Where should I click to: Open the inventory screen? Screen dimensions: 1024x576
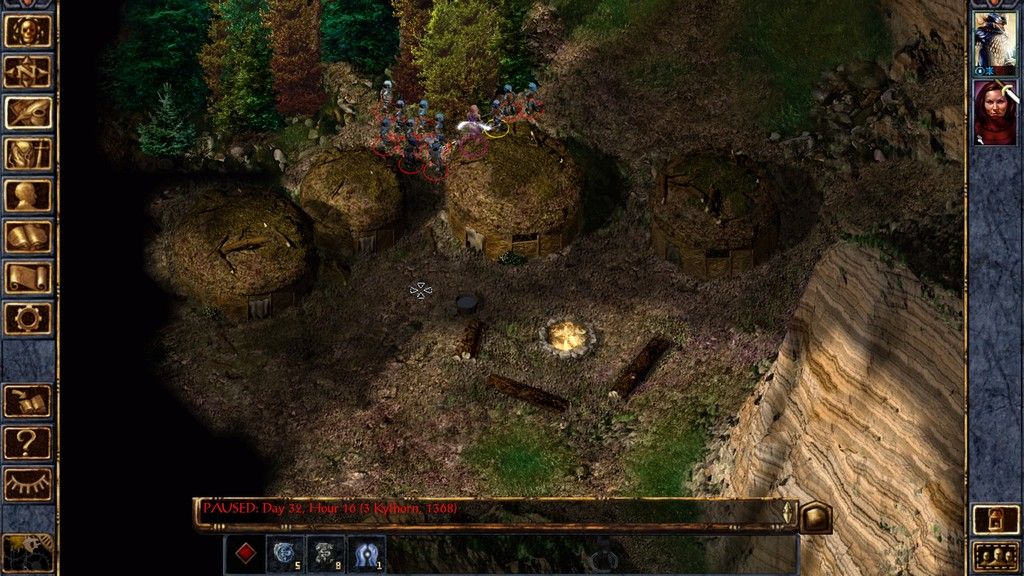pyautogui.click(x=28, y=154)
